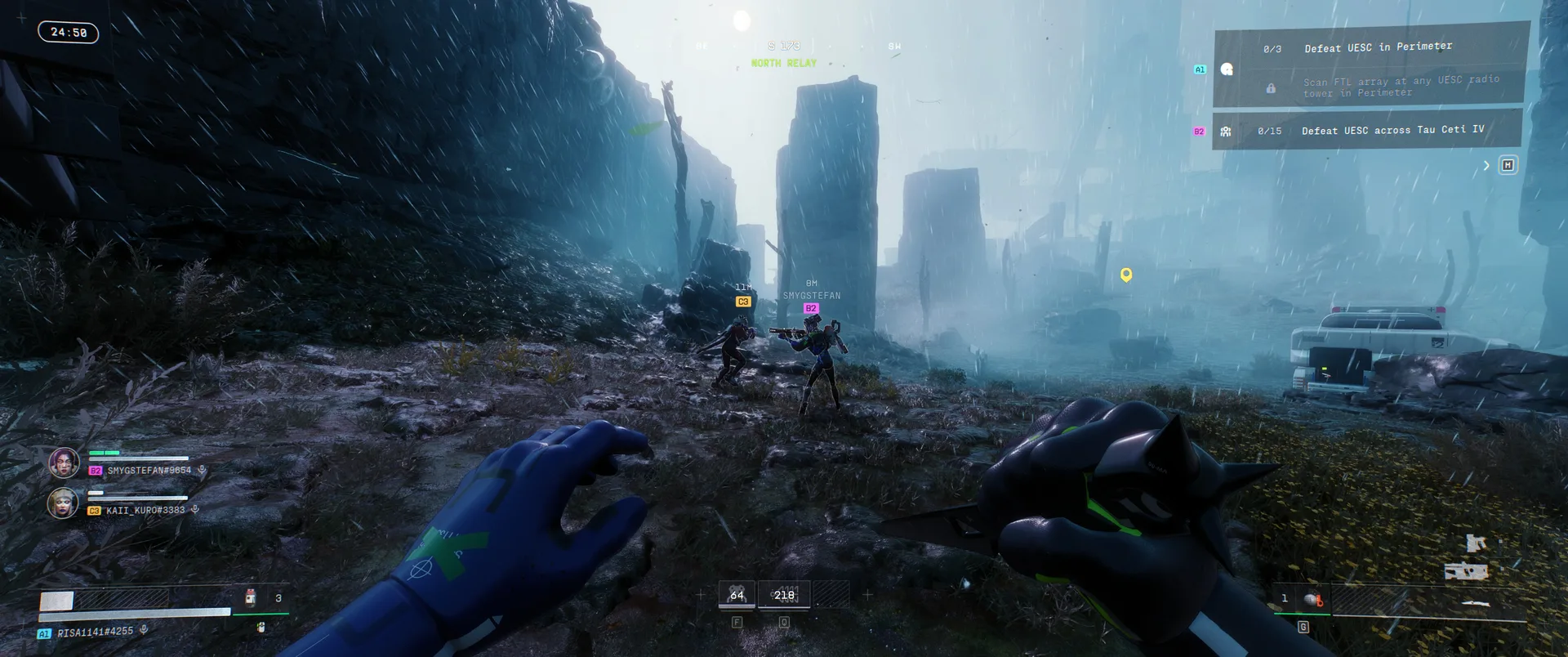Image resolution: width=1568 pixels, height=657 pixels.
Task: Select the healing consumable slot
Action: tap(252, 598)
